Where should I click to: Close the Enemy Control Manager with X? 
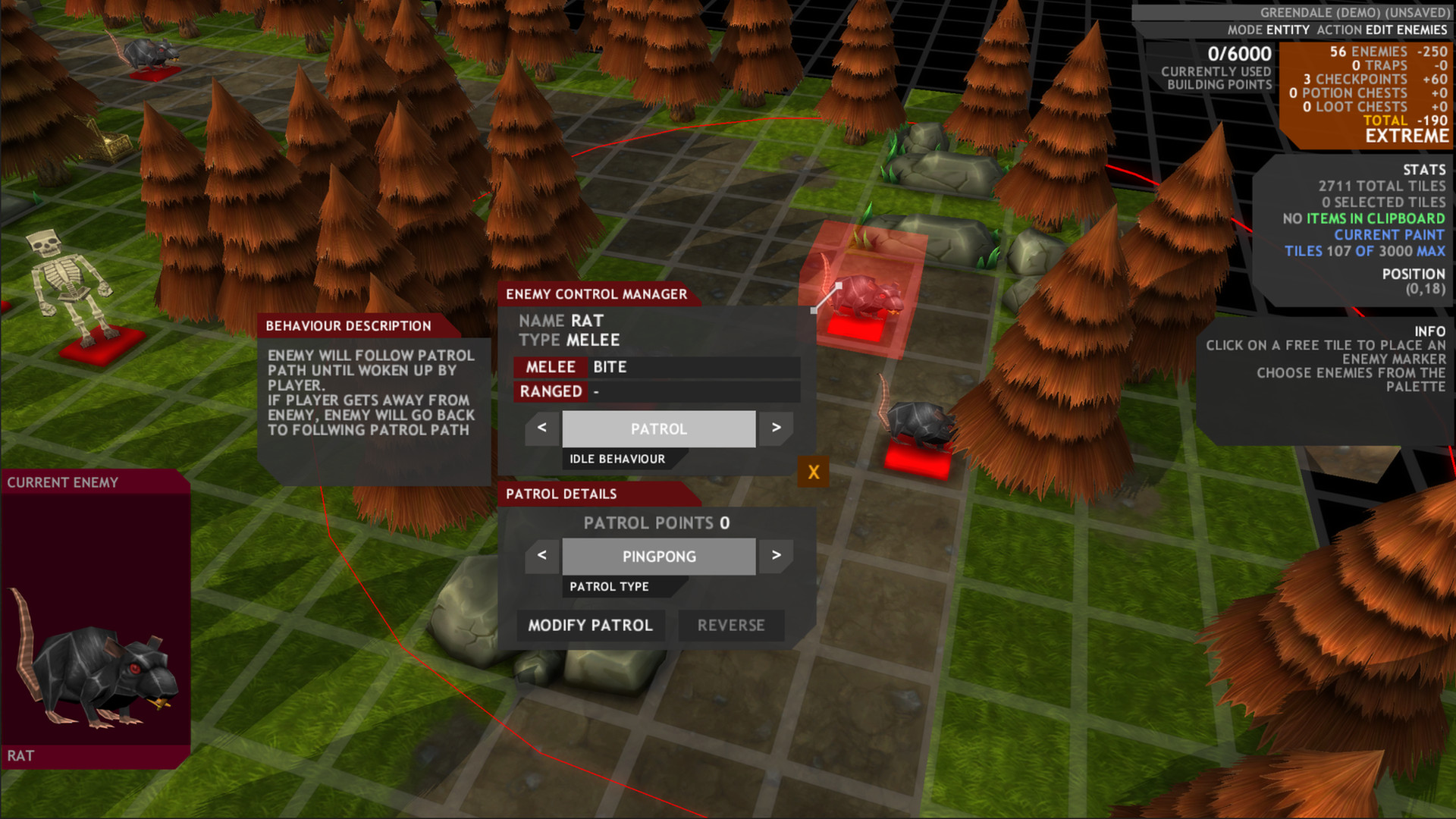point(813,471)
